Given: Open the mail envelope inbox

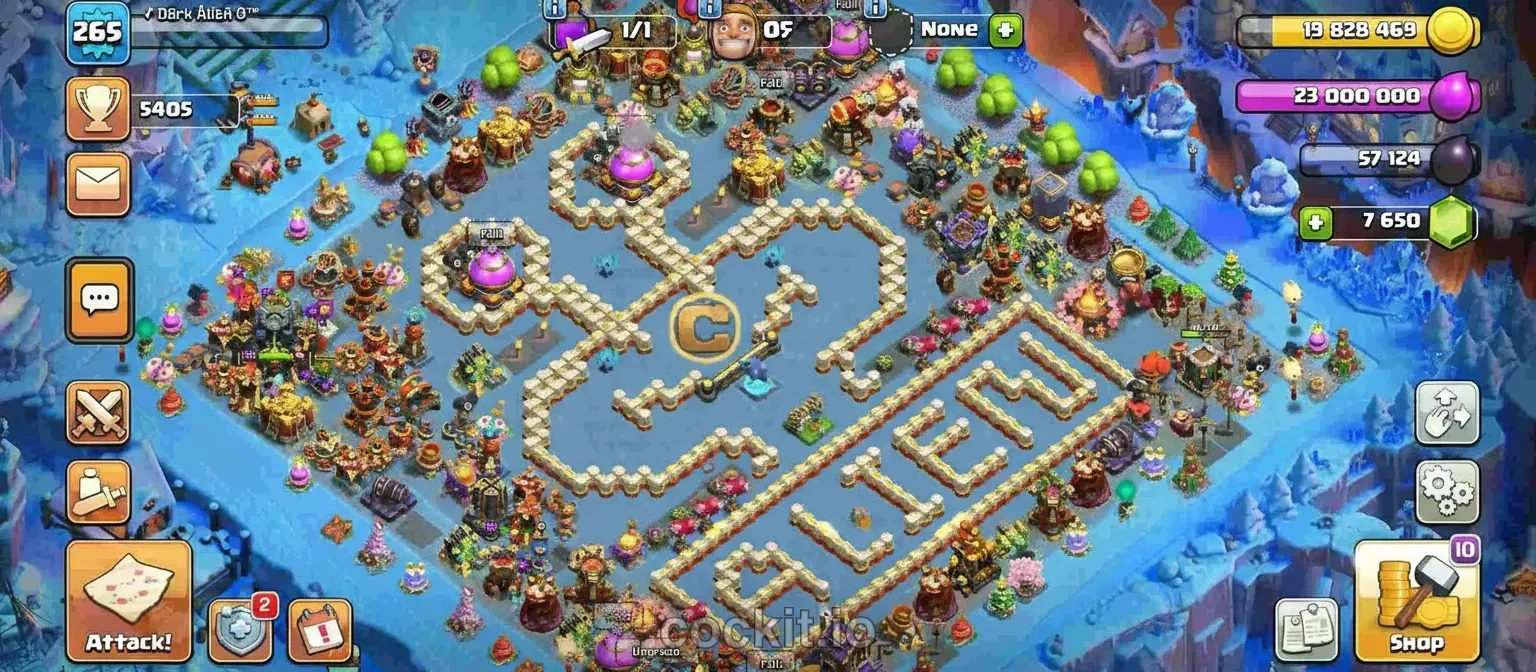Looking at the screenshot, I should [x=98, y=184].
